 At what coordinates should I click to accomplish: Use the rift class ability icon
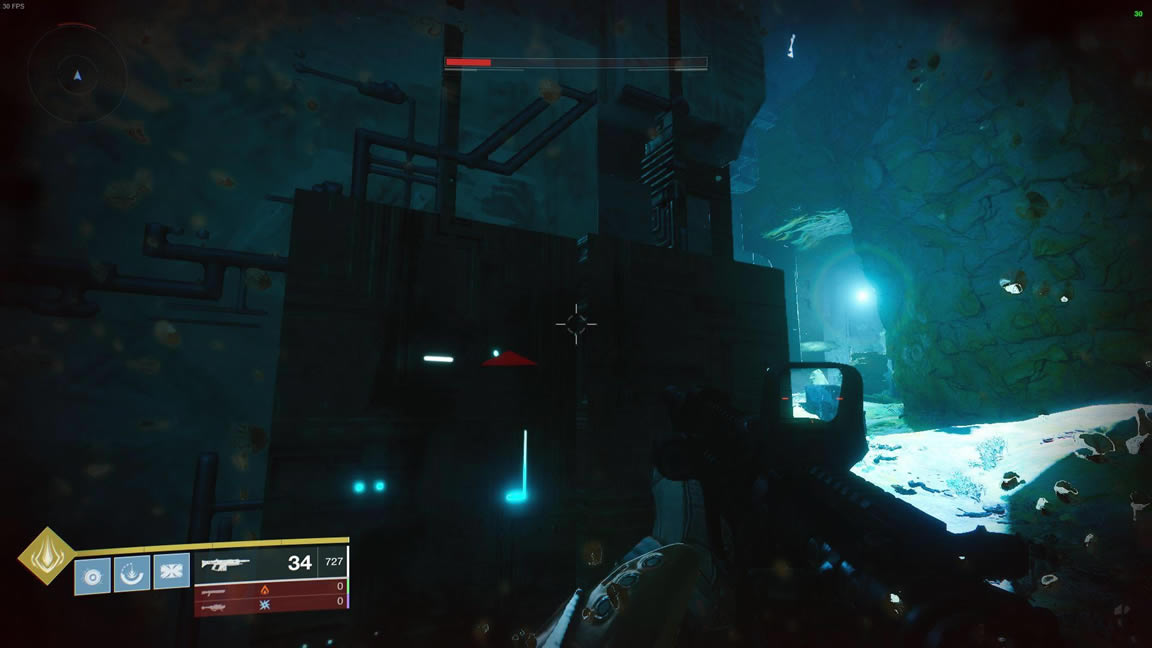pyautogui.click(x=132, y=574)
